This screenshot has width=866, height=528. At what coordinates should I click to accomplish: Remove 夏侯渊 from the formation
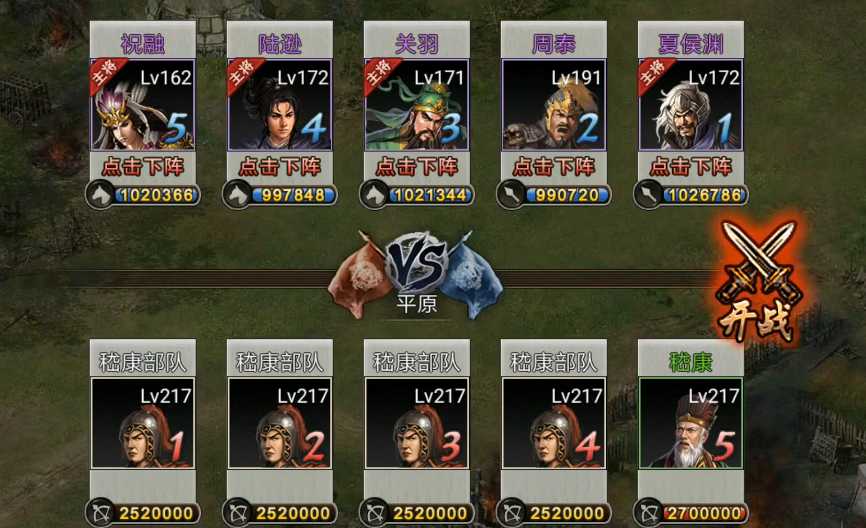click(x=690, y=166)
